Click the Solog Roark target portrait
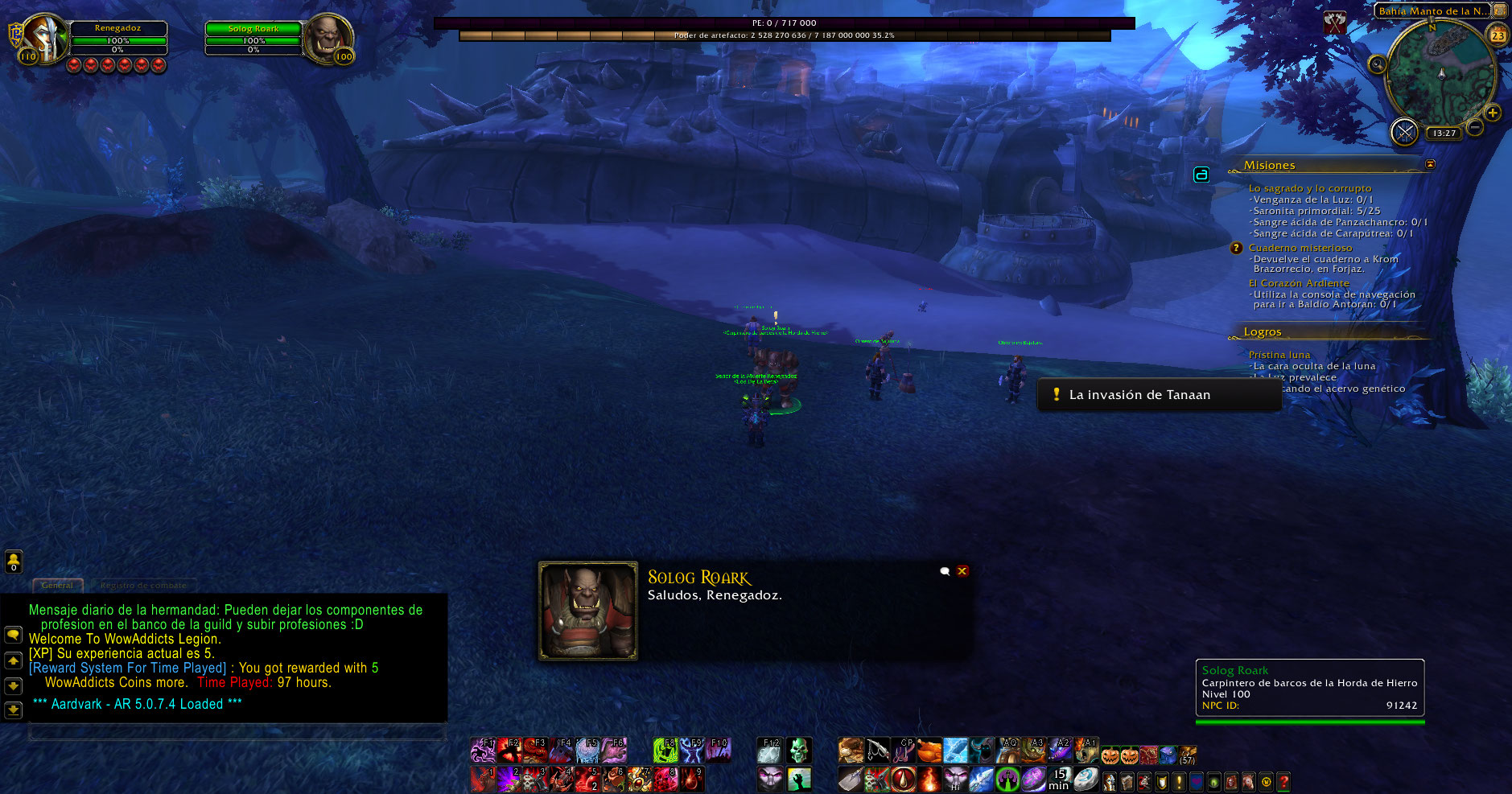Image resolution: width=1512 pixels, height=794 pixels. click(x=327, y=37)
